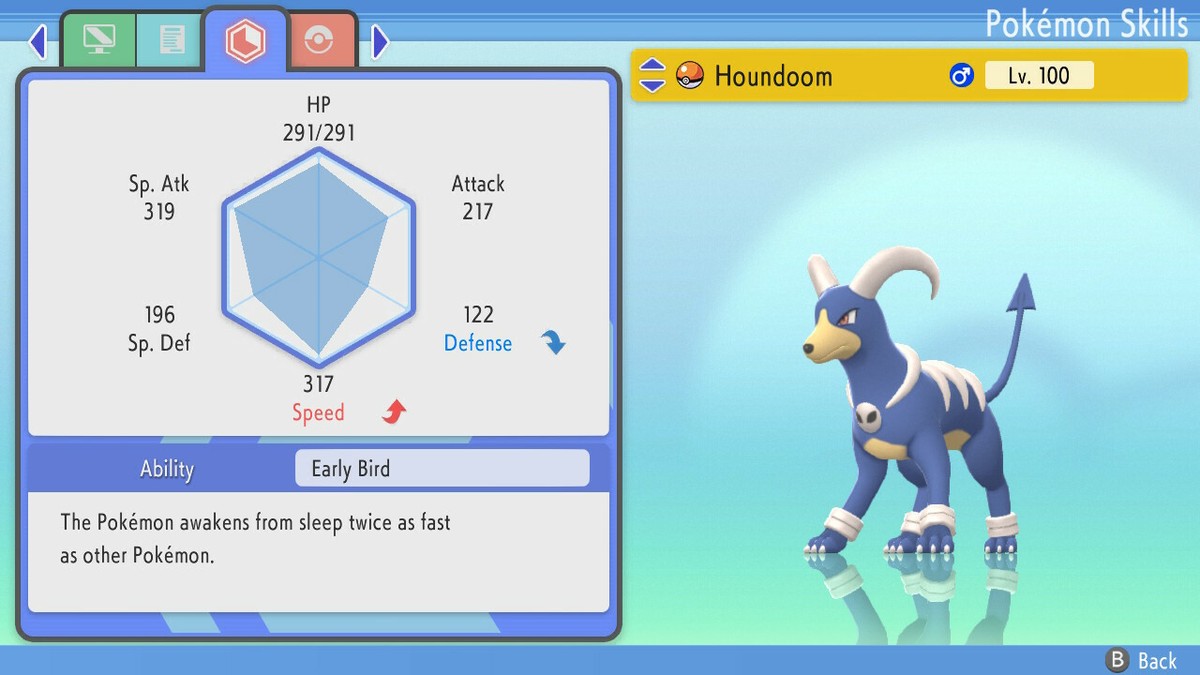1200x675 pixels.
Task: Open the teal memo notes tab
Action: point(171,41)
